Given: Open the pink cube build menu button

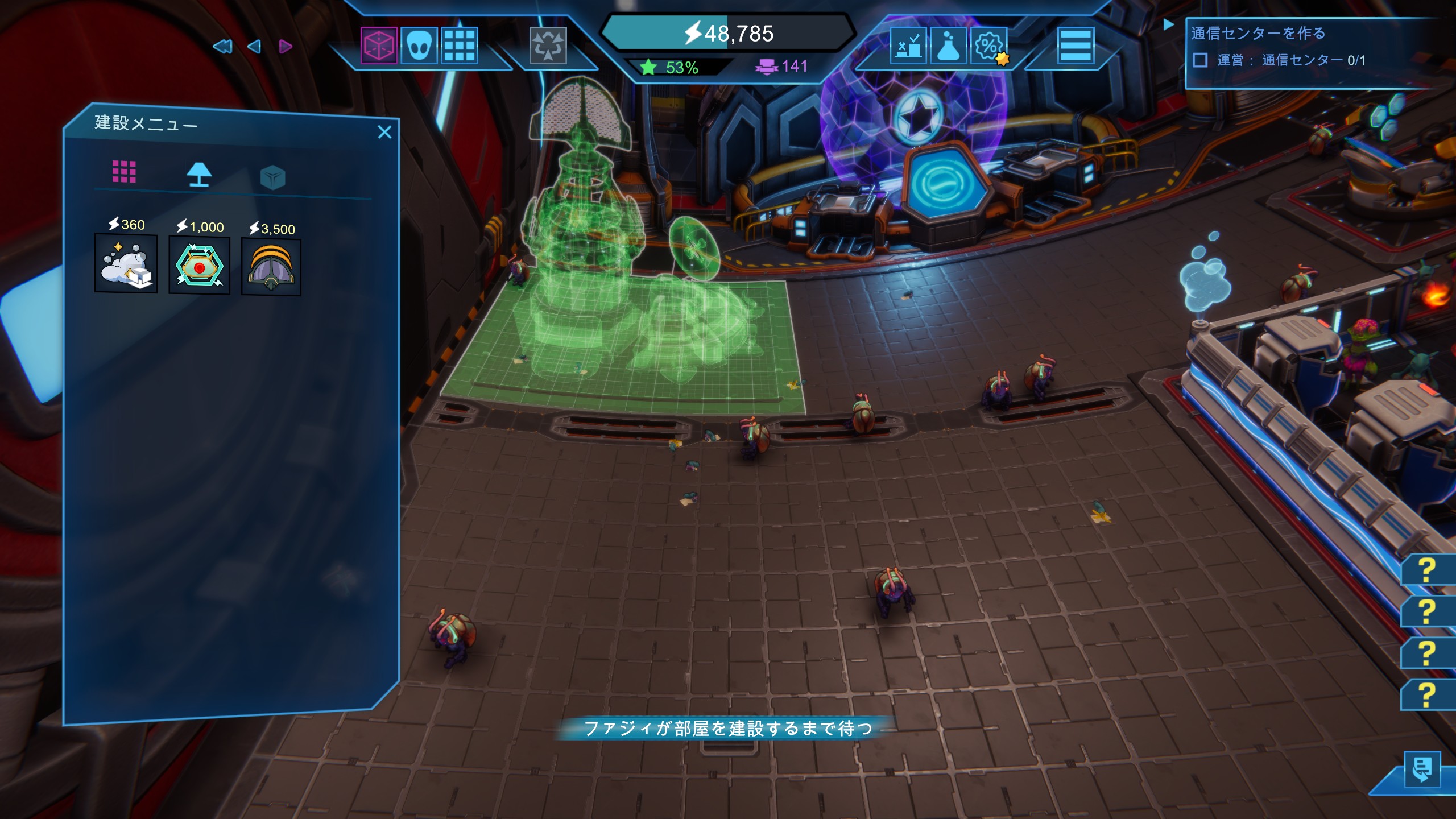Looking at the screenshot, I should click(x=379, y=45).
